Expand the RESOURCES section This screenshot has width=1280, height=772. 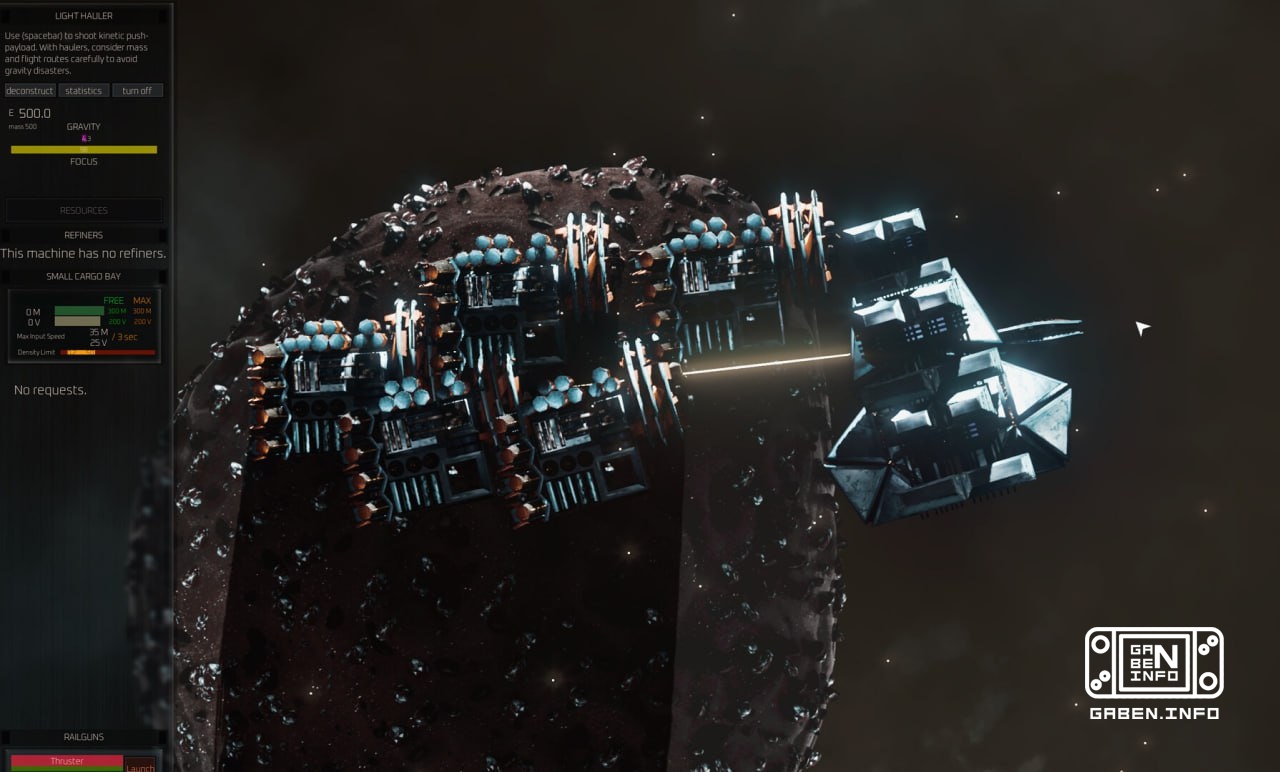[83, 210]
